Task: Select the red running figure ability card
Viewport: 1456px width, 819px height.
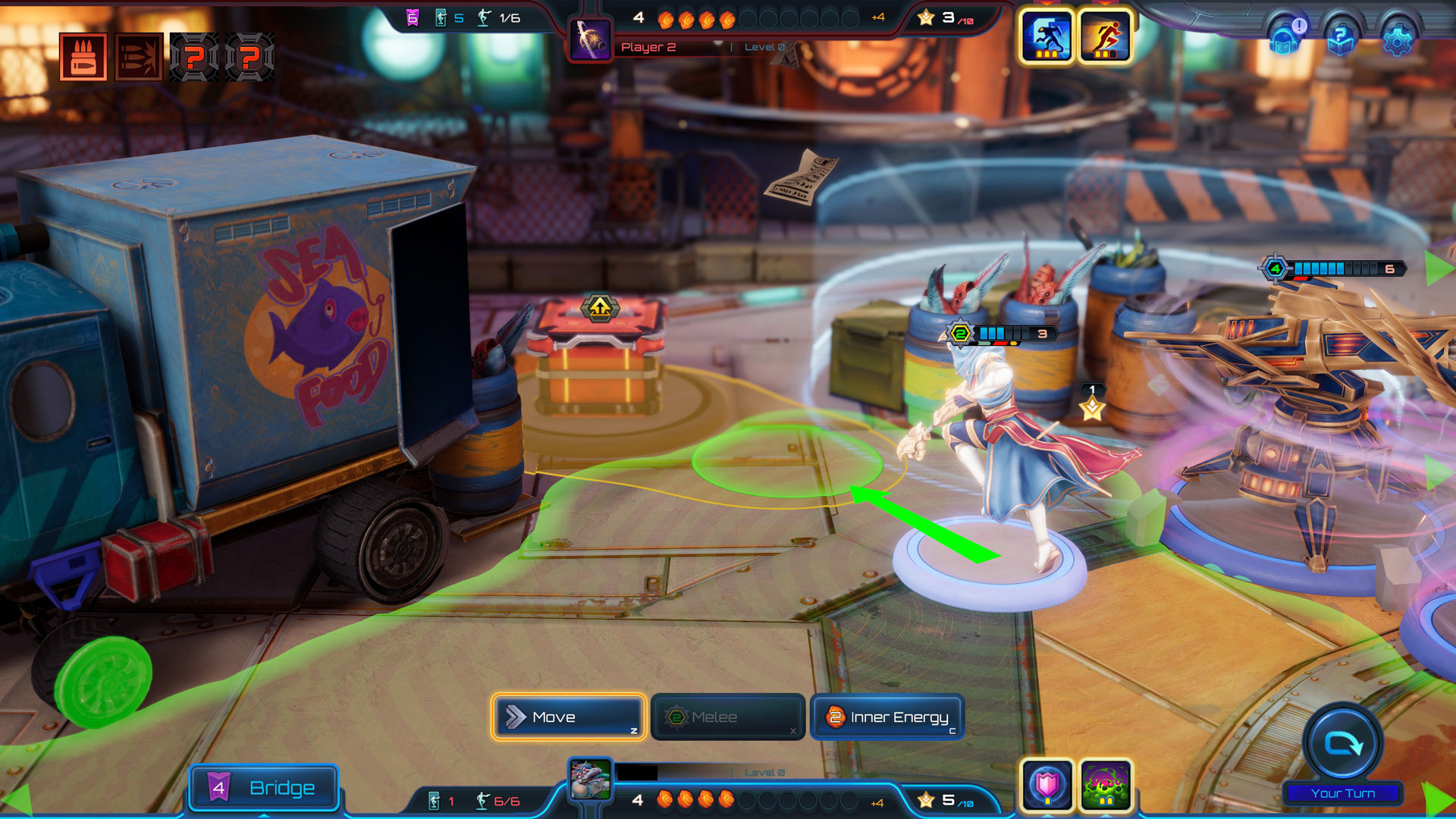Action: coord(1105,36)
